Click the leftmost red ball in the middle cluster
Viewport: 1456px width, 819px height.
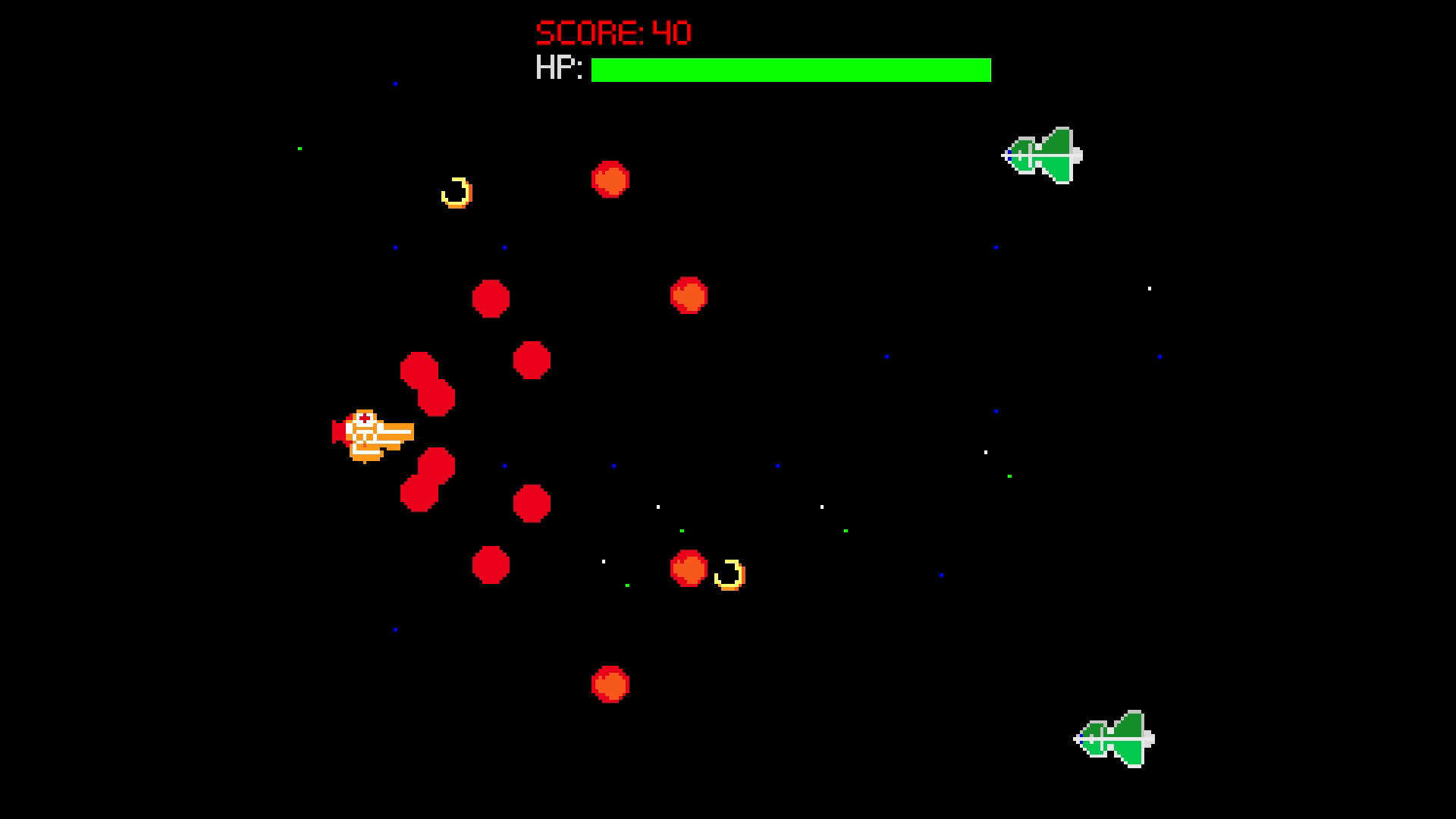point(491,300)
